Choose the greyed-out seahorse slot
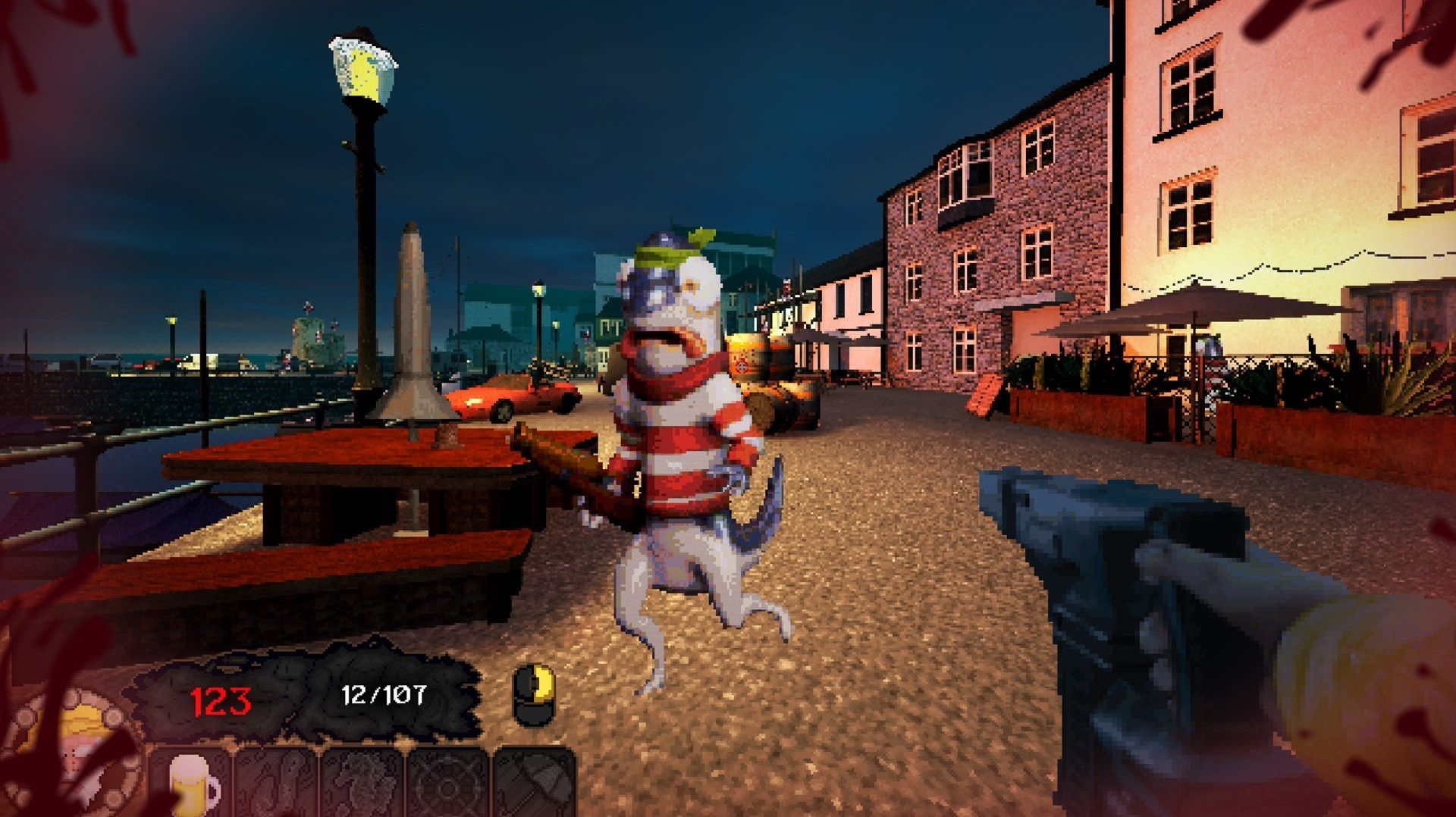Image resolution: width=1456 pixels, height=817 pixels. [362, 784]
